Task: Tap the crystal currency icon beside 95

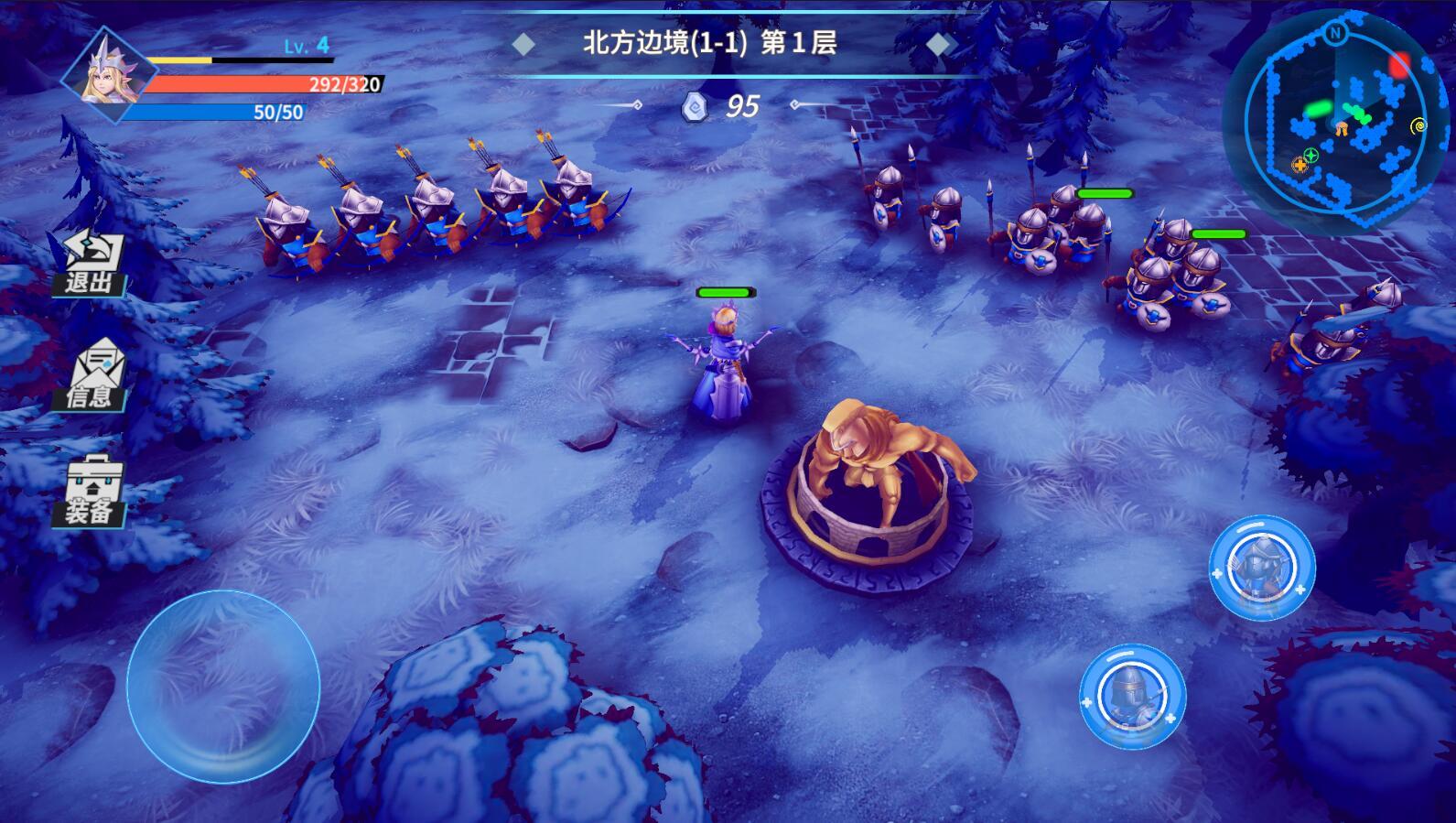Action: [x=696, y=105]
